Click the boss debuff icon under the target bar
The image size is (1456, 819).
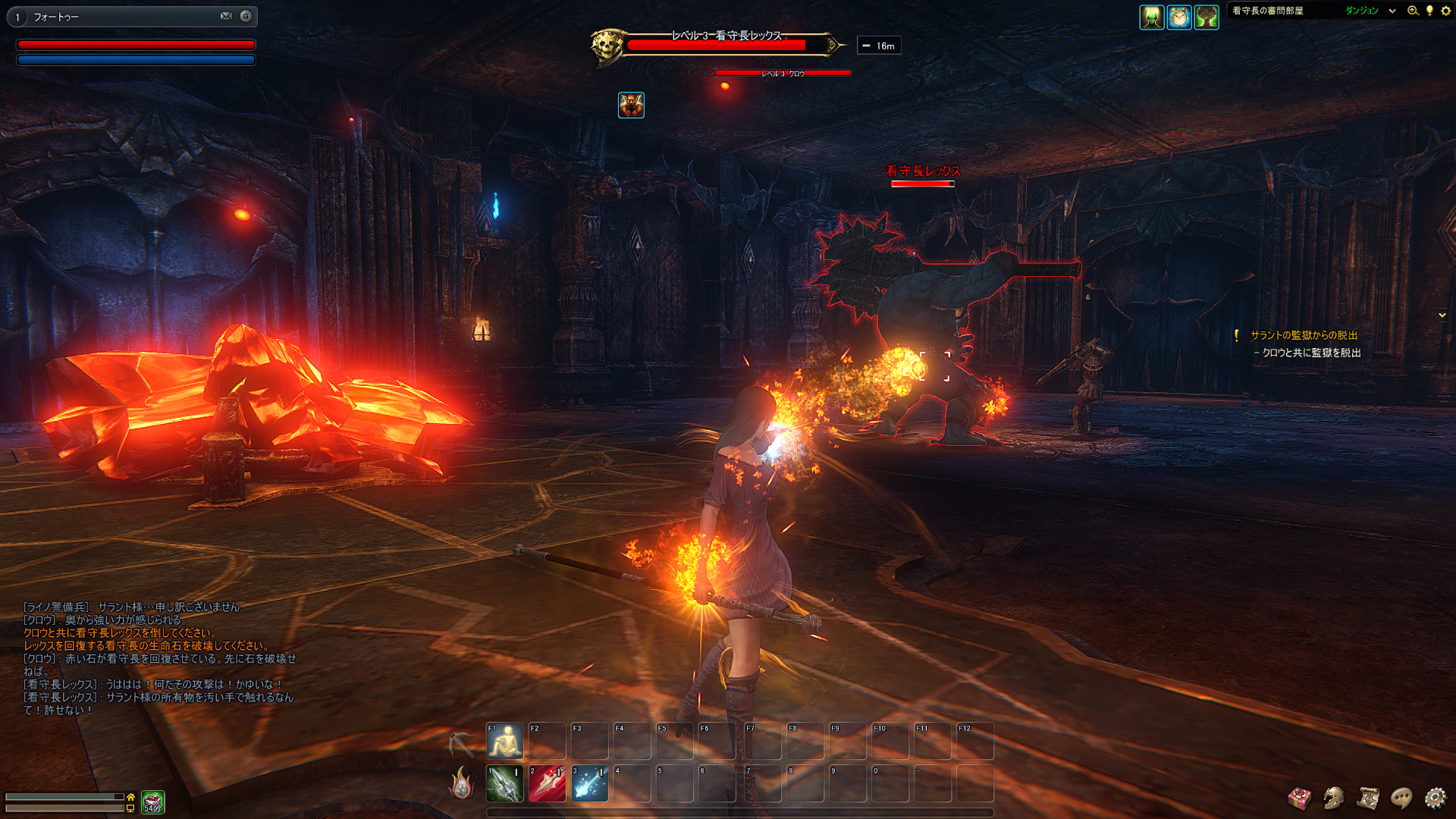[631, 105]
